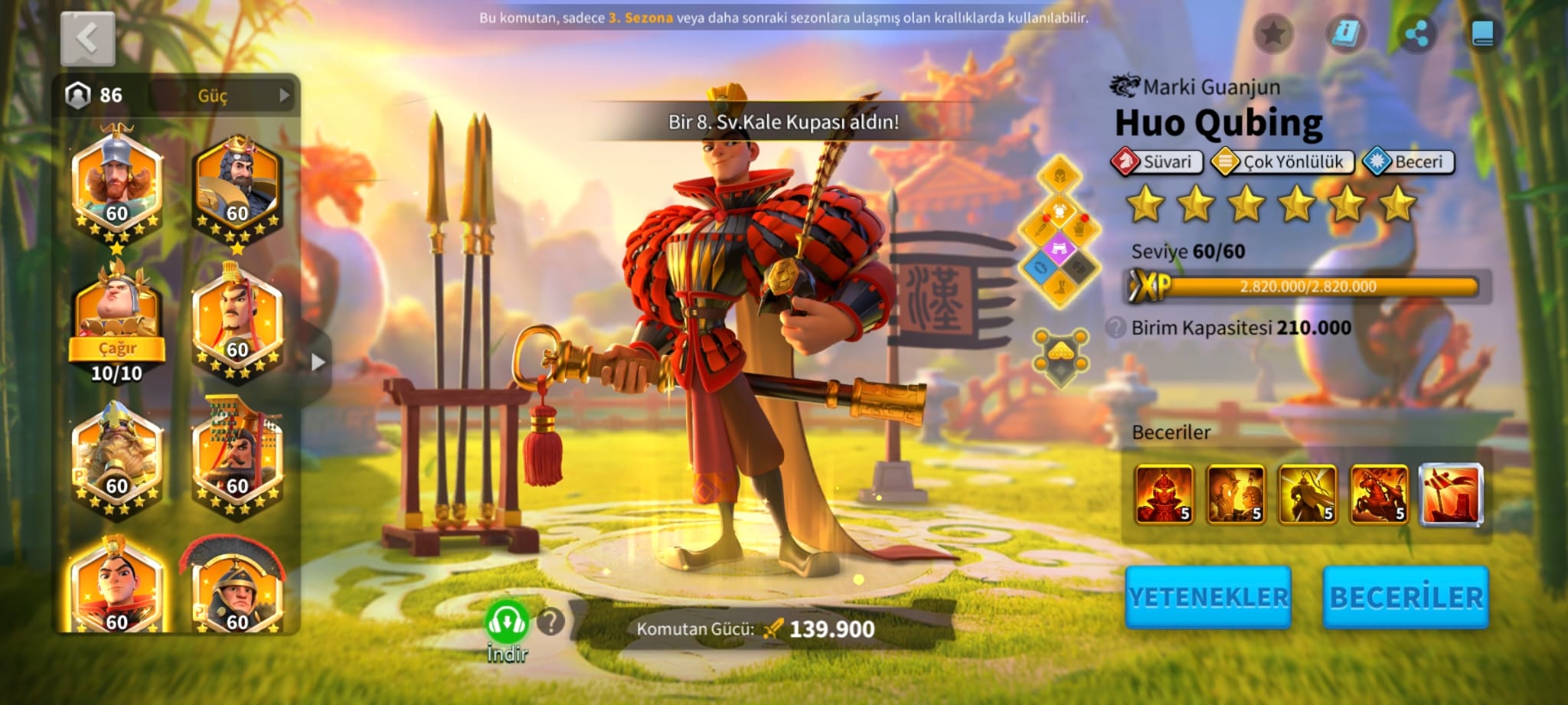Open the commander info card icon
Image resolution: width=1568 pixels, height=705 pixels.
1345,34
